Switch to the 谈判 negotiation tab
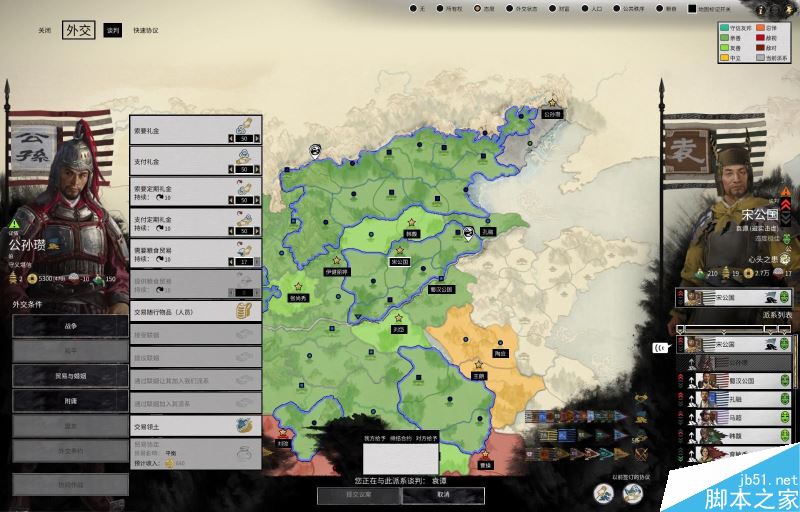Image resolution: width=800 pixels, height=512 pixels. pos(112,31)
